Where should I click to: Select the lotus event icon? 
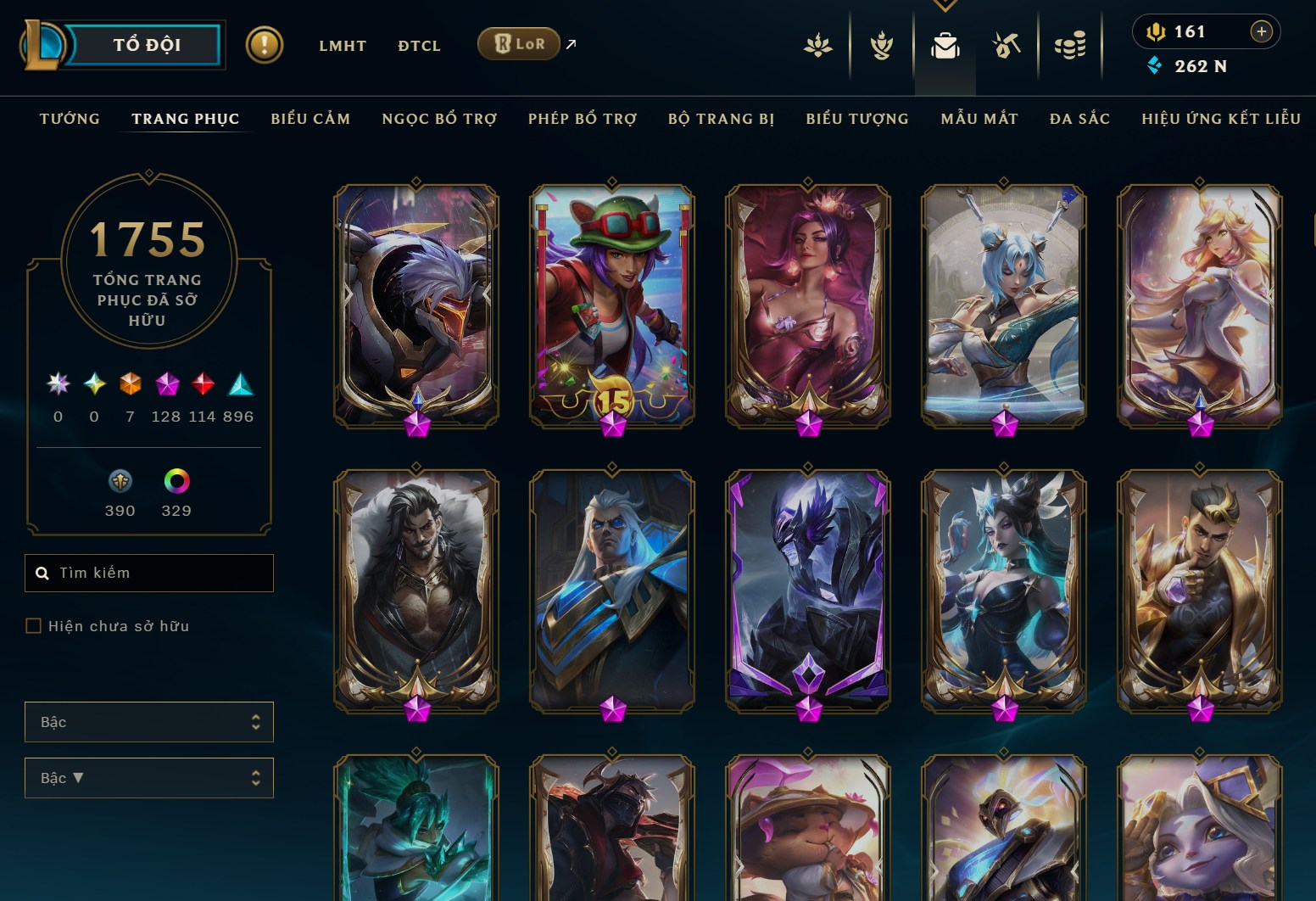(x=818, y=47)
